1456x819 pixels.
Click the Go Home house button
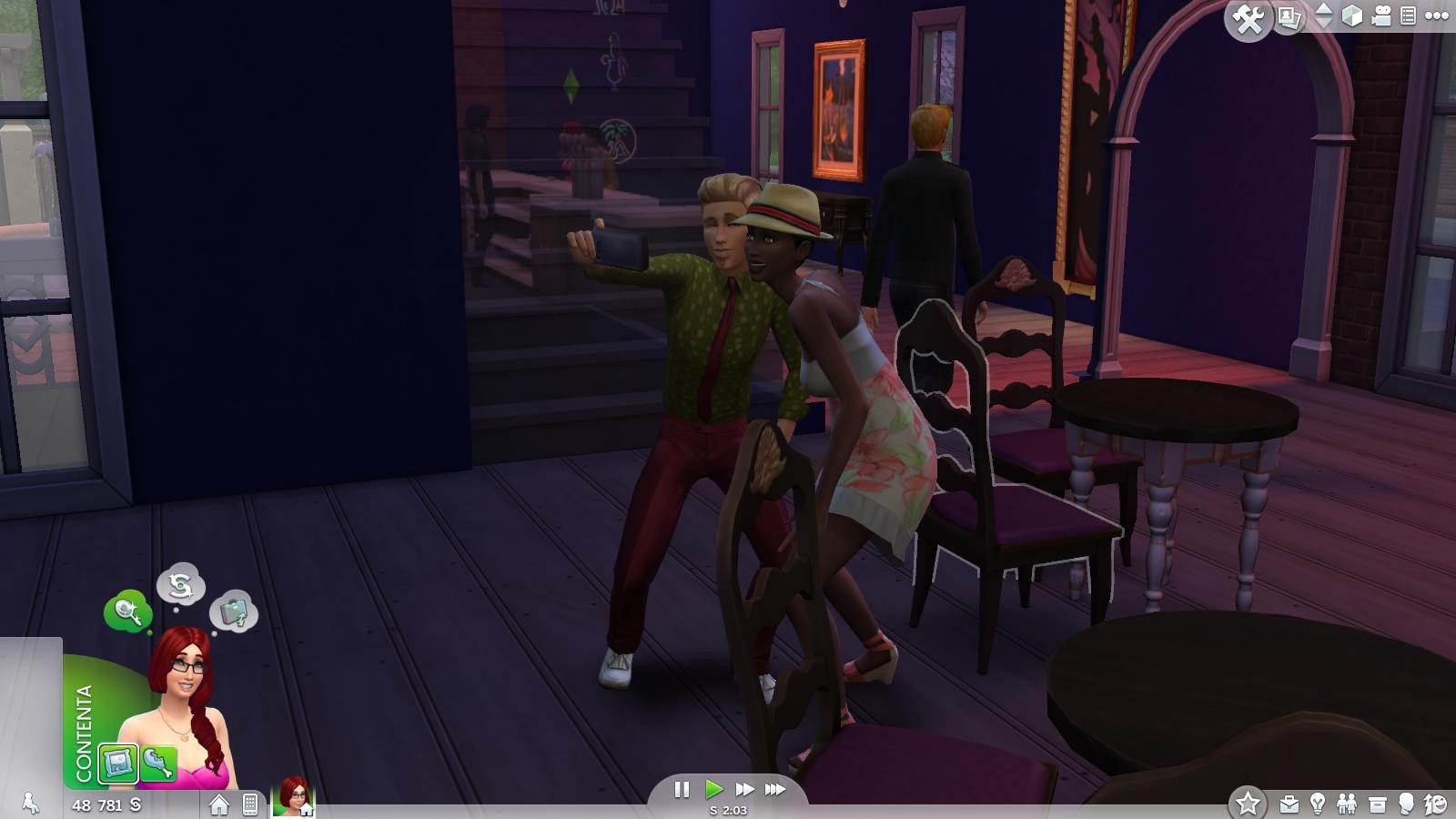[218, 803]
